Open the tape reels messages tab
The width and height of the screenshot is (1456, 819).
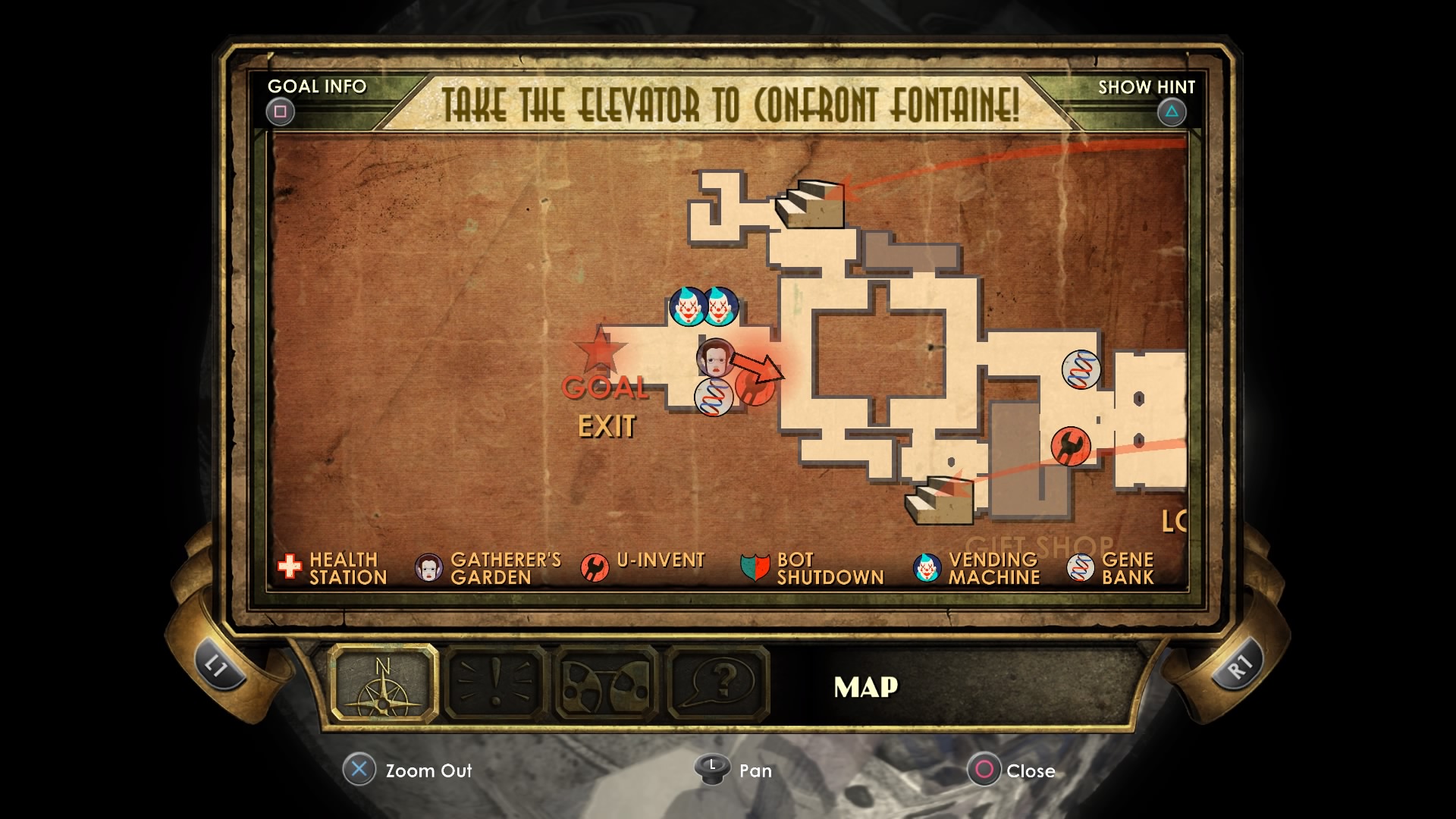pyautogui.click(x=607, y=683)
